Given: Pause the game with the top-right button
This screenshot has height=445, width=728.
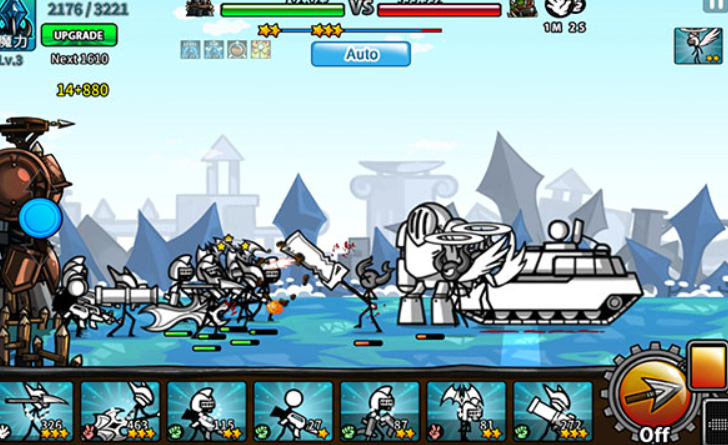Looking at the screenshot, I should coord(716,6).
